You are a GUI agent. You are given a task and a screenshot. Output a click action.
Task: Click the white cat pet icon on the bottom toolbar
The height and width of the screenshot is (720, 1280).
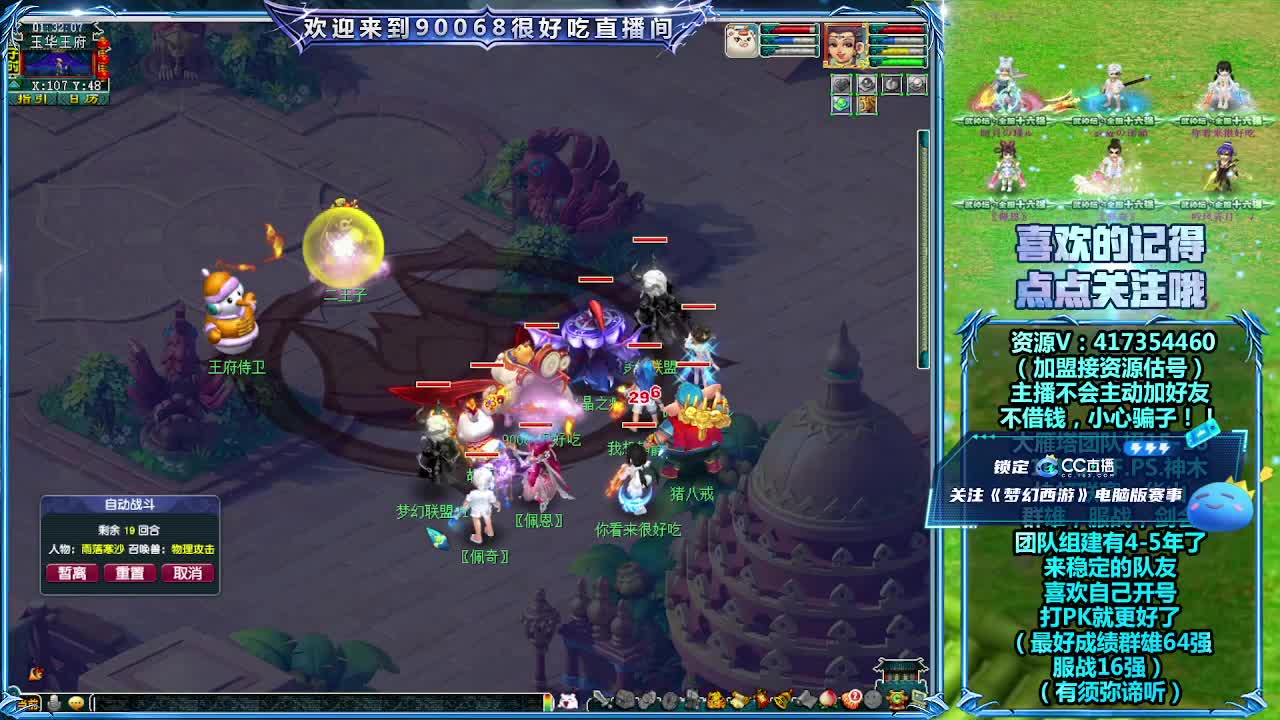click(x=566, y=700)
